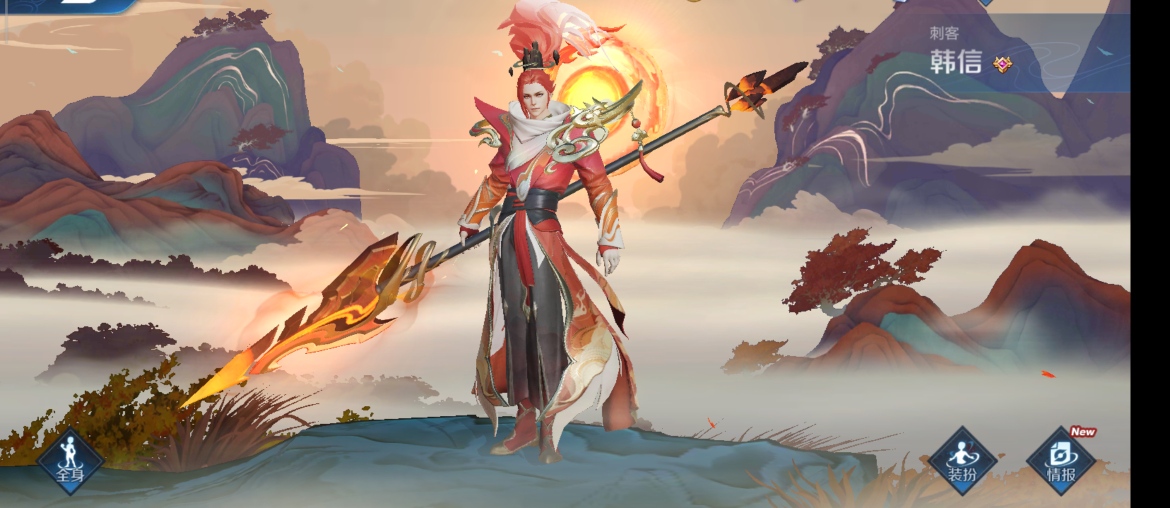Open the 情报 intel panel
This screenshot has height=508, width=1170.
pos(1061,461)
